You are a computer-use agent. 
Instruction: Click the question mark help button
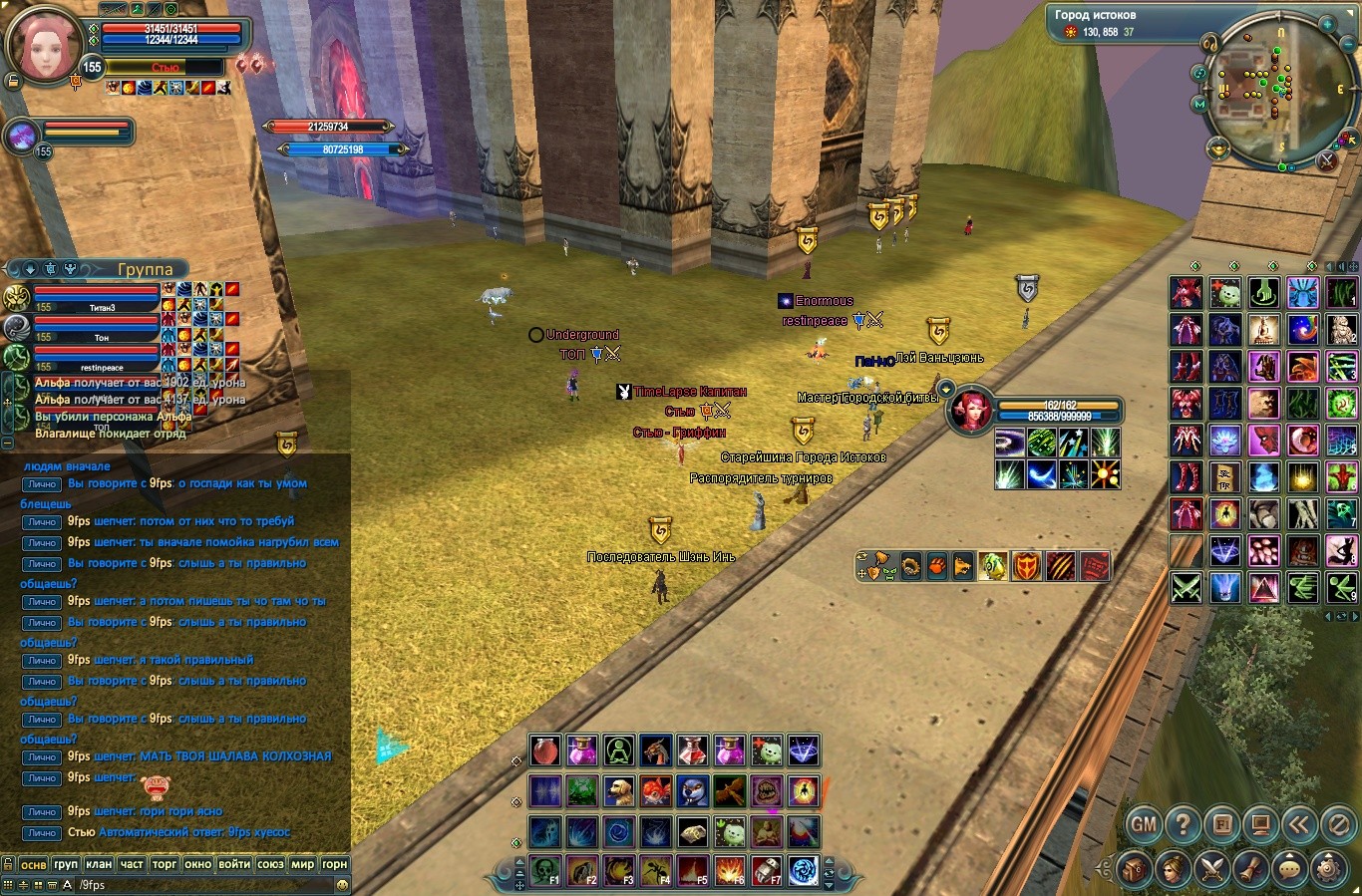1183,824
